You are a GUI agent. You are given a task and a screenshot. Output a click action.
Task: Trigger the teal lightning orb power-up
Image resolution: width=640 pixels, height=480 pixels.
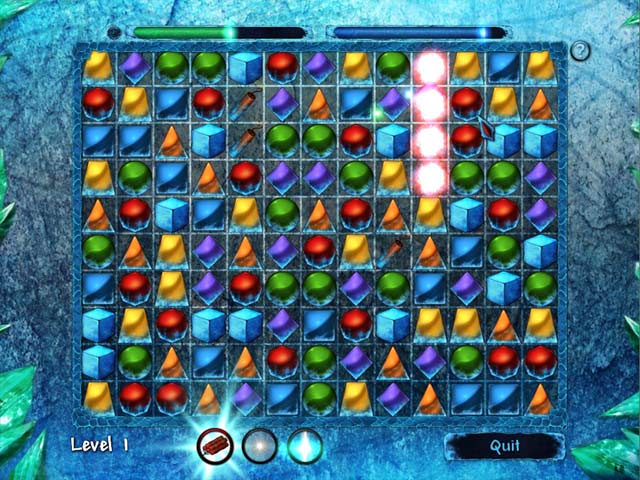click(x=305, y=445)
